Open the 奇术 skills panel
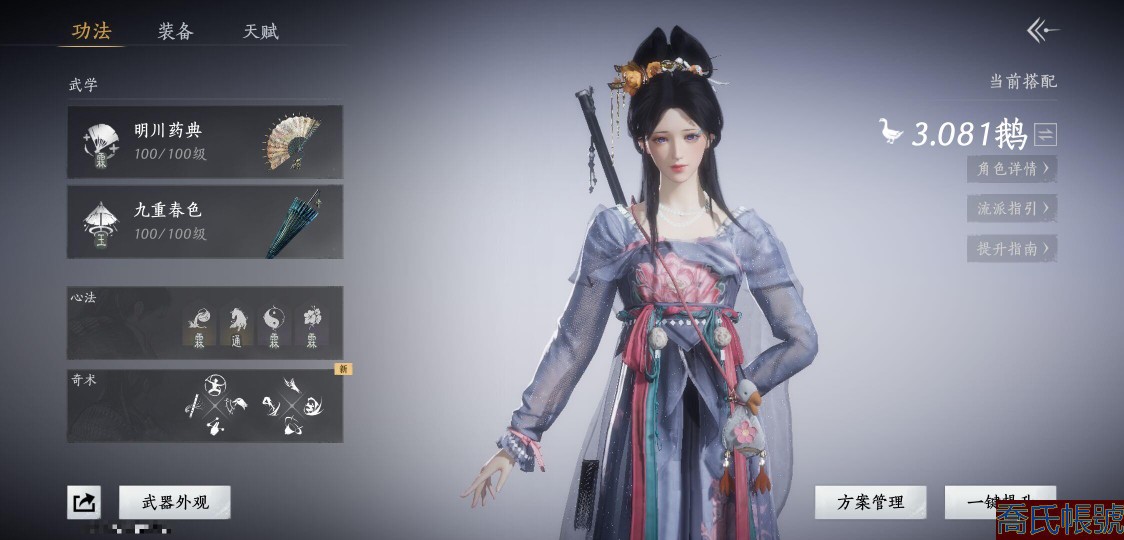Screen dimensions: 1124x540 (205, 406)
